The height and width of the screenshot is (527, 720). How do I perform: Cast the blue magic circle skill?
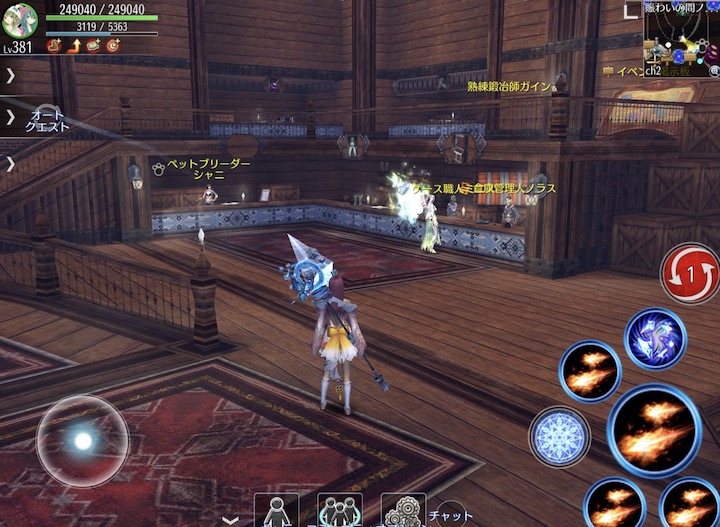pyautogui.click(x=559, y=436)
